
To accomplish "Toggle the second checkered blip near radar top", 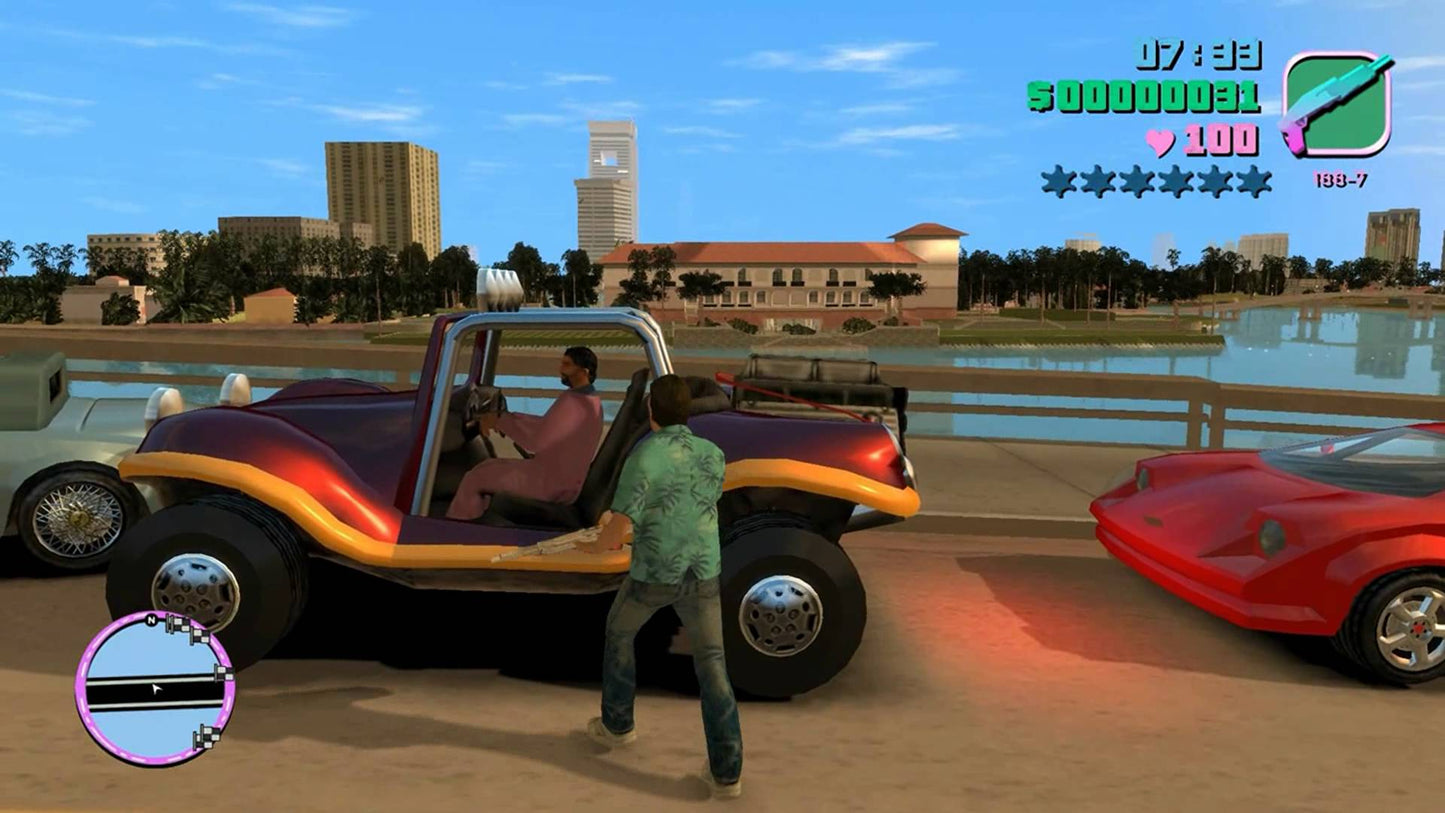I will (199, 635).
